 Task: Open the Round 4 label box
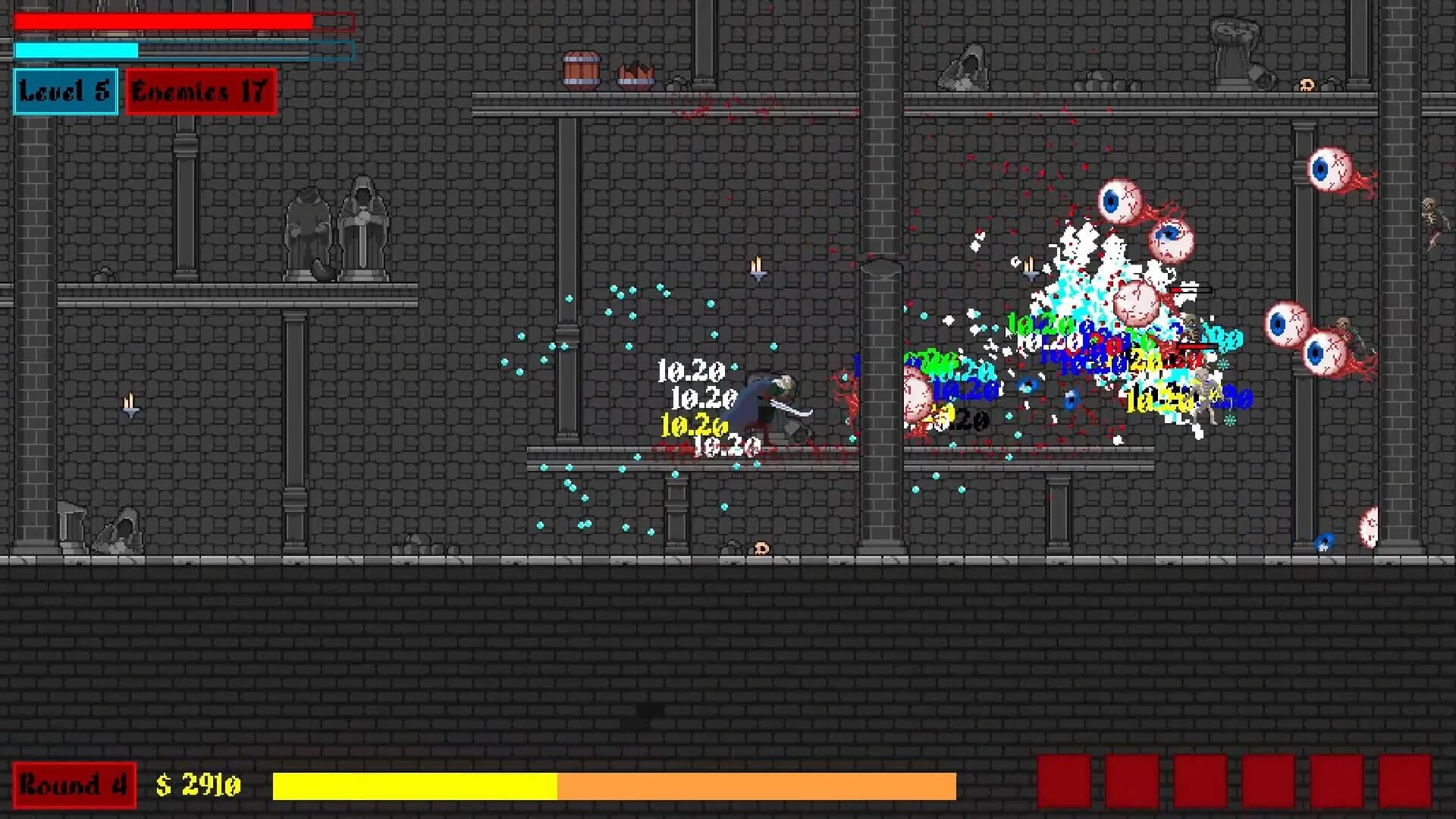[74, 785]
